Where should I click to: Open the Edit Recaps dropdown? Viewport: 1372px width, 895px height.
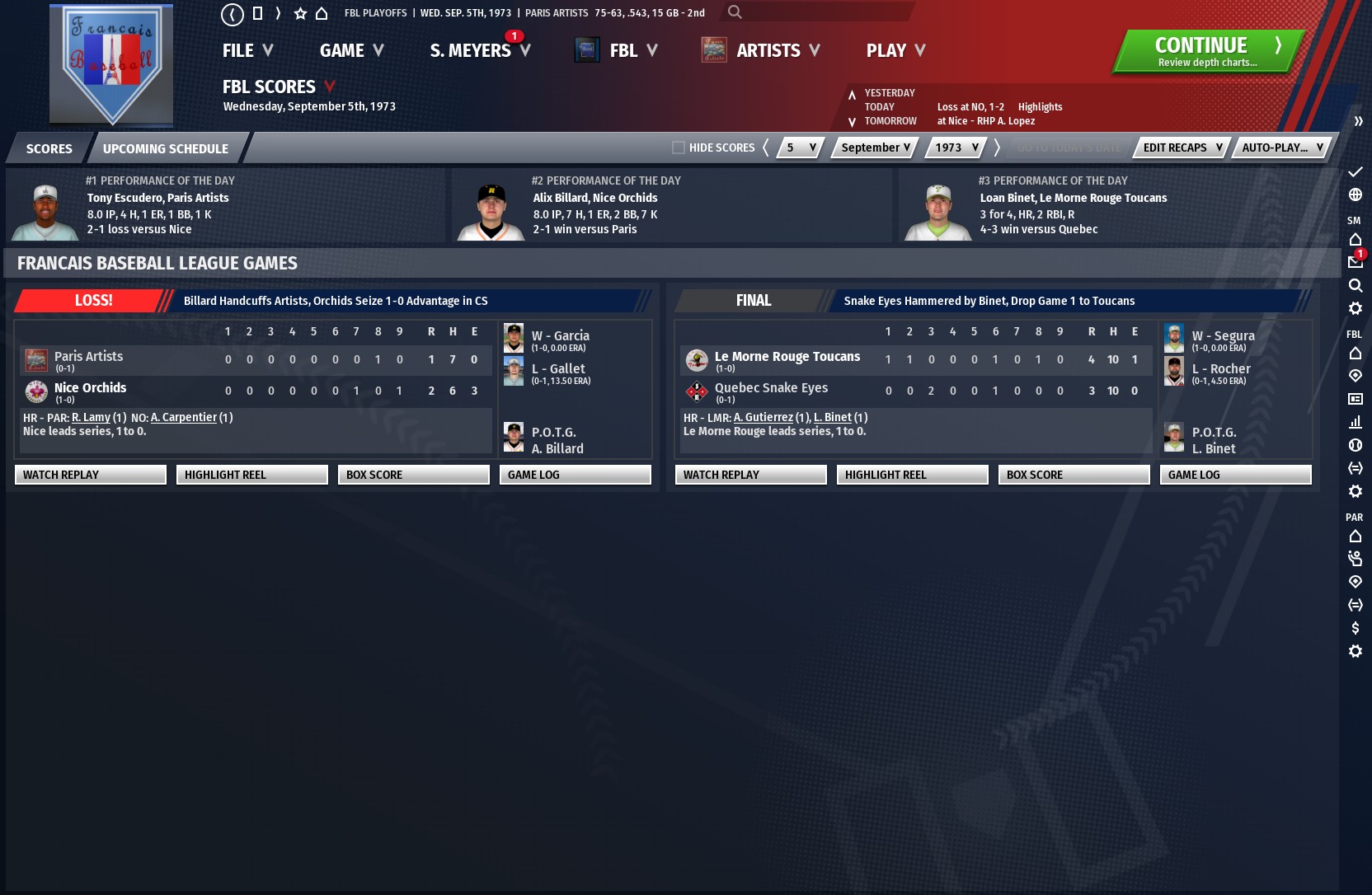pos(1182,148)
